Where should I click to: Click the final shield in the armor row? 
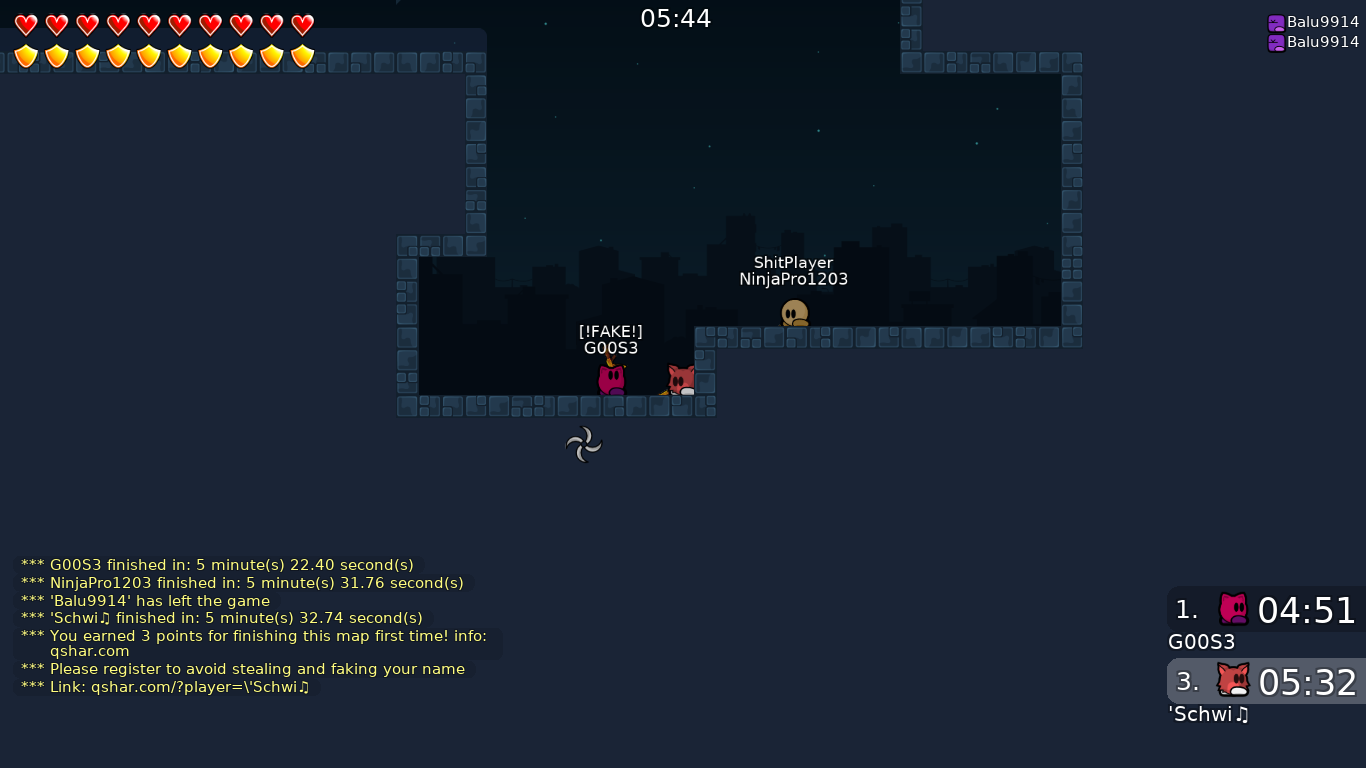click(302, 57)
